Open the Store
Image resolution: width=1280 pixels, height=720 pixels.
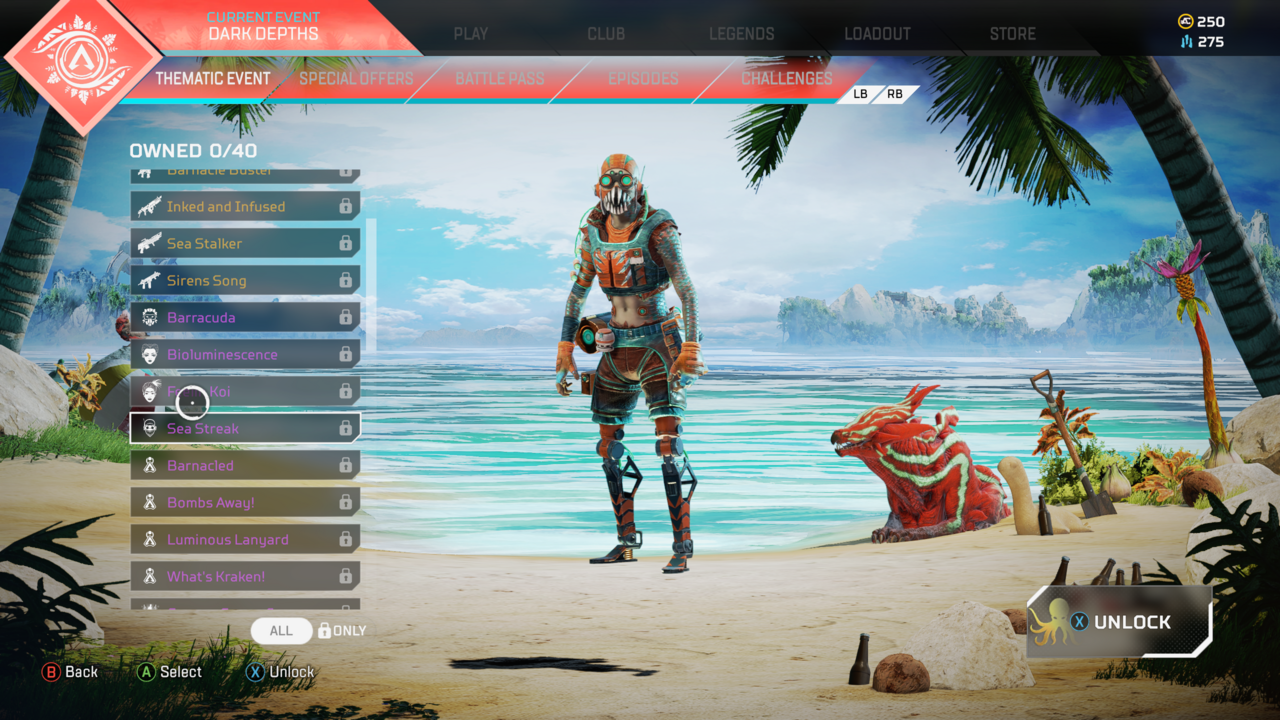coord(1012,34)
